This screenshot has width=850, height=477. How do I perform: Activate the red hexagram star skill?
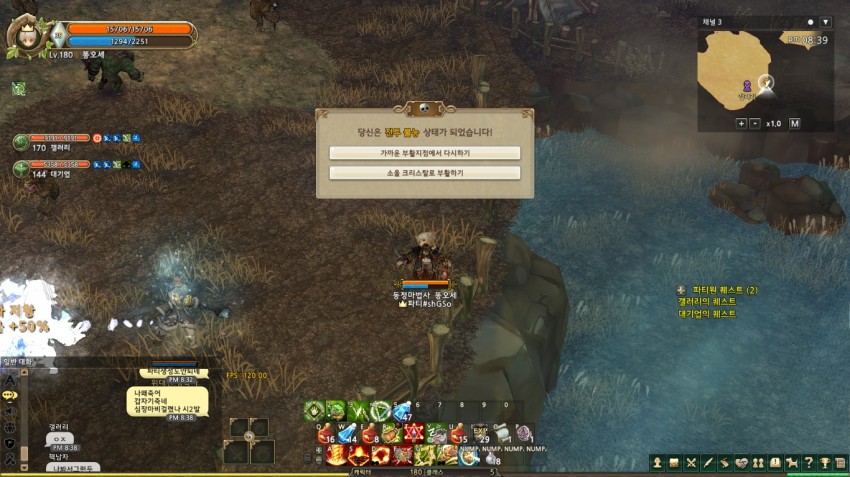point(415,433)
